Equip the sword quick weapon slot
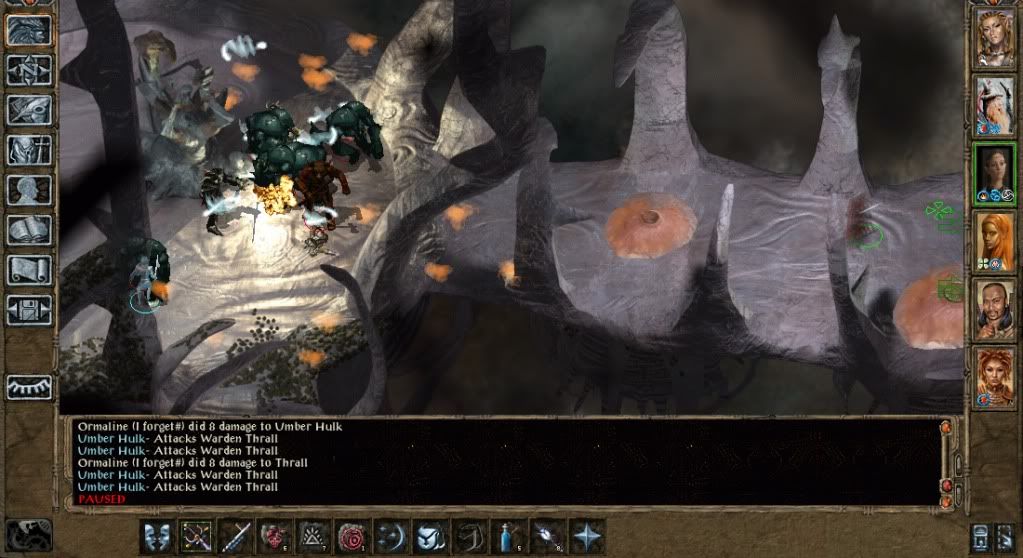1023x558 pixels. pyautogui.click(x=236, y=537)
